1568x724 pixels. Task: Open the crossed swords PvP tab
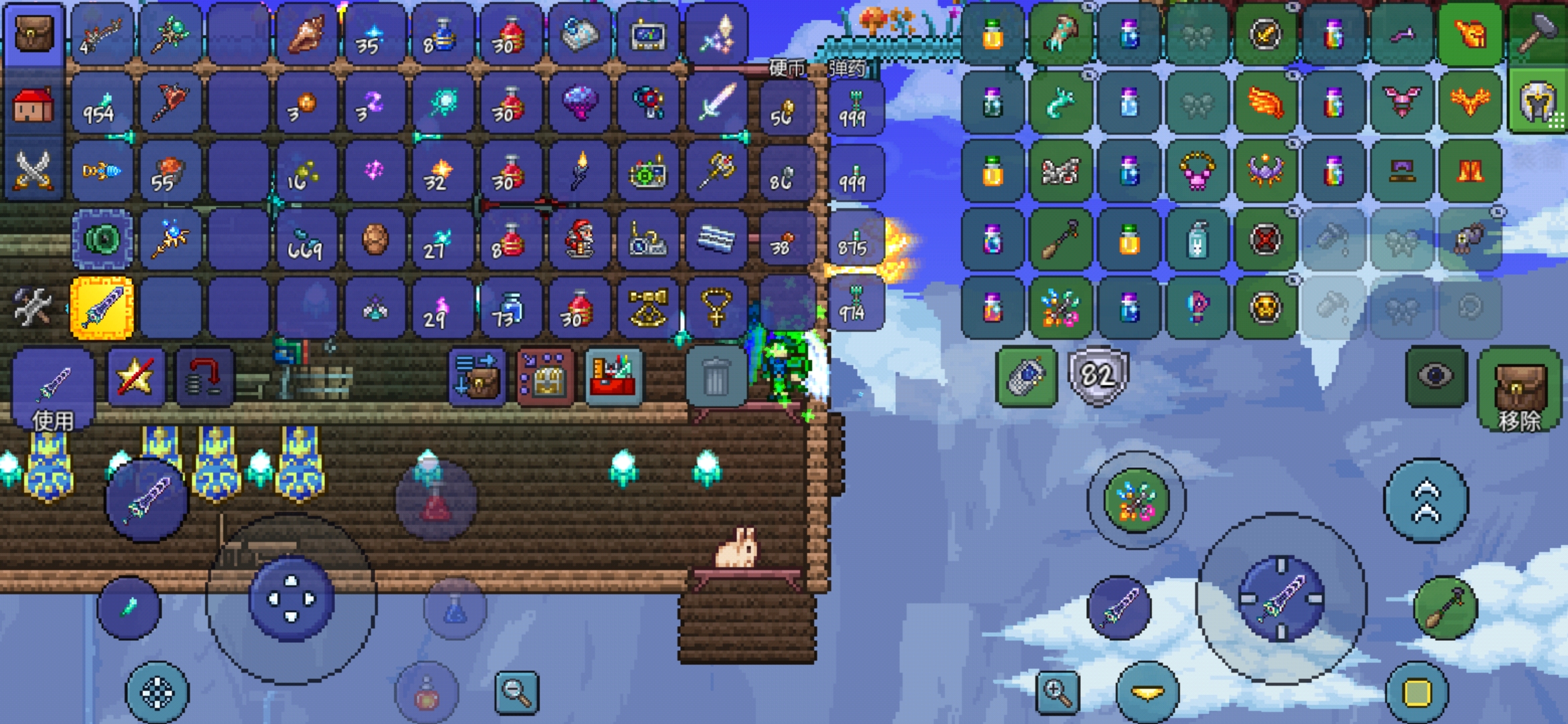point(34,170)
